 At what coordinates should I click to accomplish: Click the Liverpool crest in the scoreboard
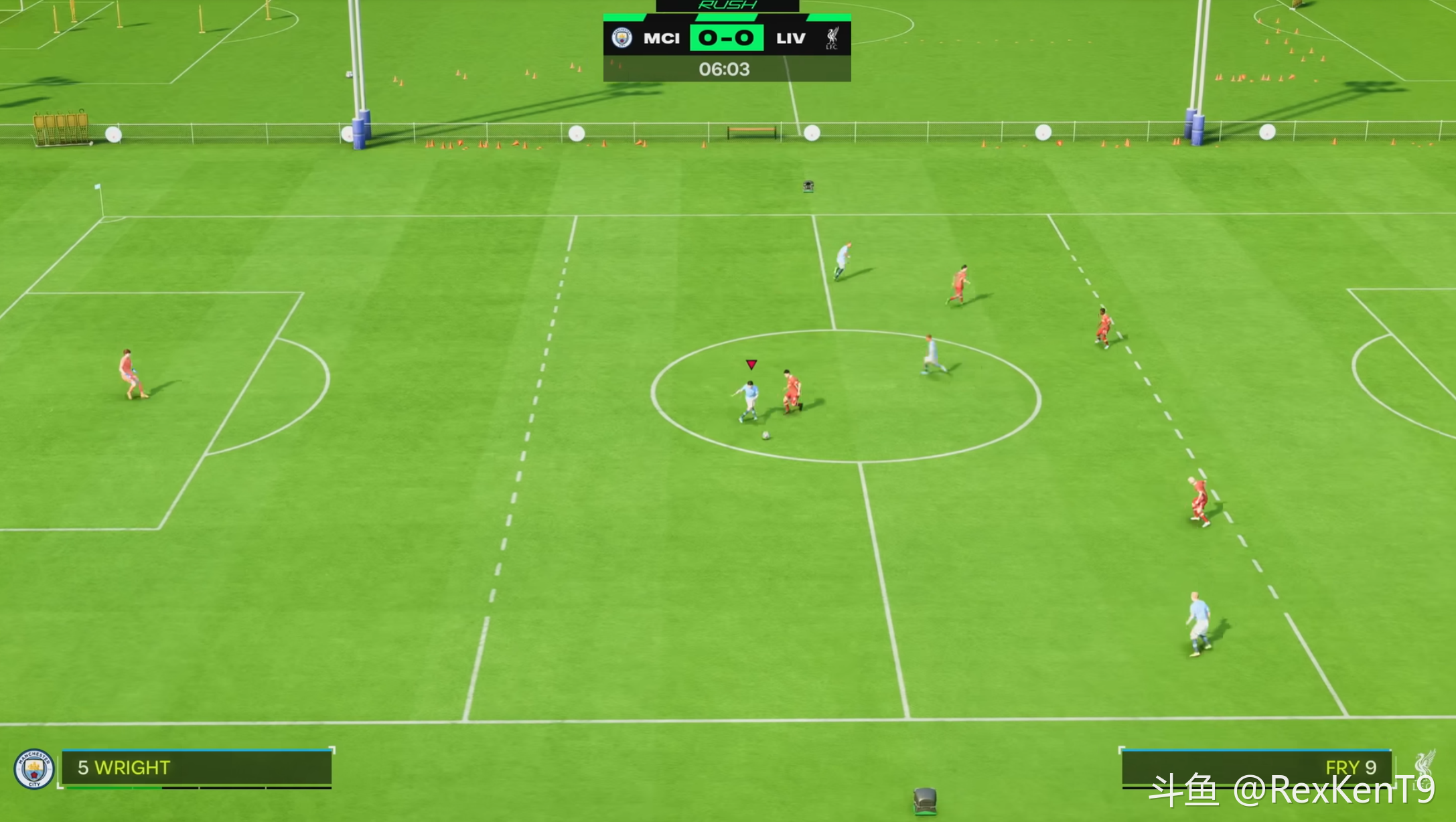pyautogui.click(x=832, y=38)
